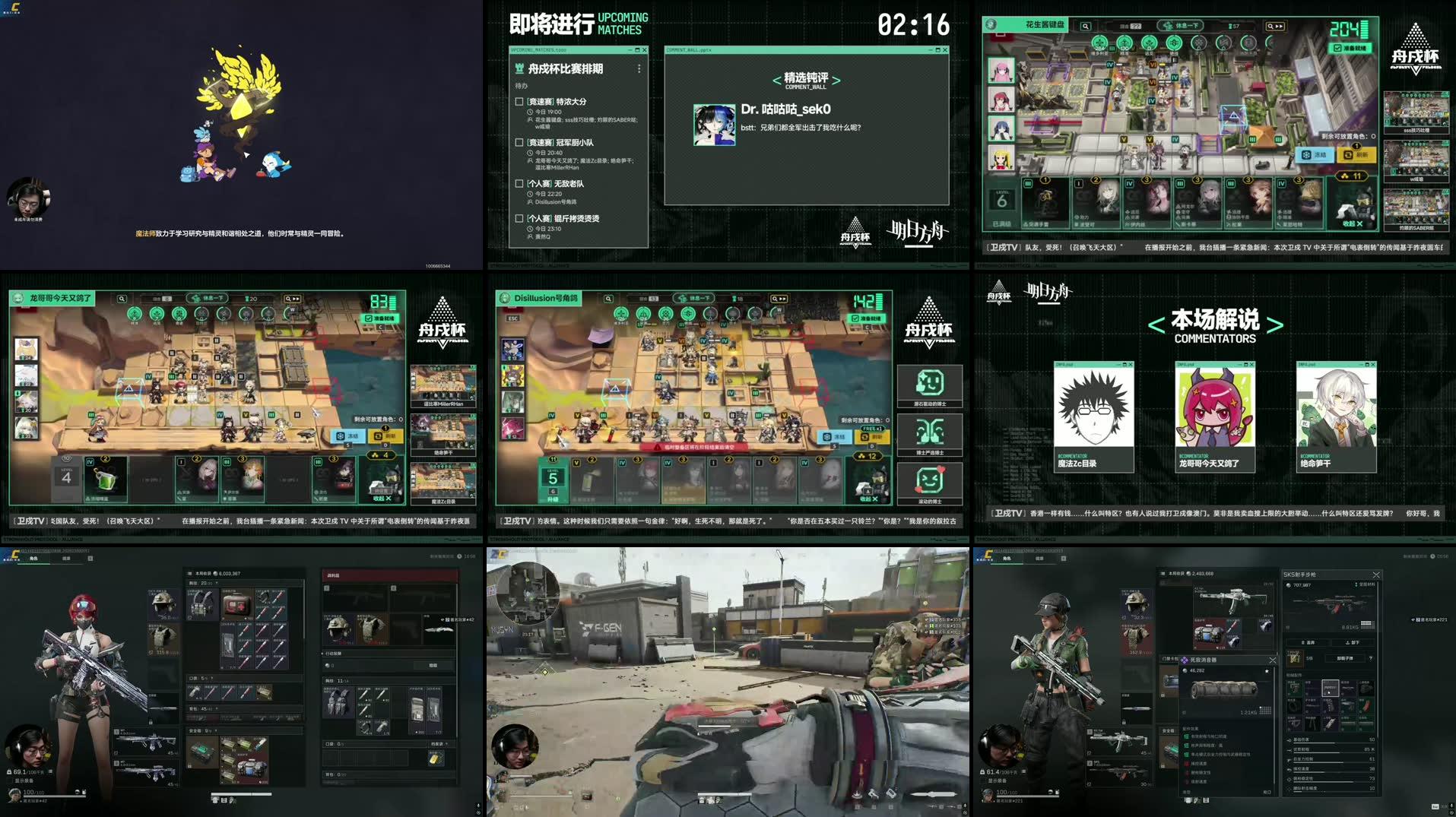
Task: Tick the 无敌老队 individual match checkbox
Action: point(519,182)
